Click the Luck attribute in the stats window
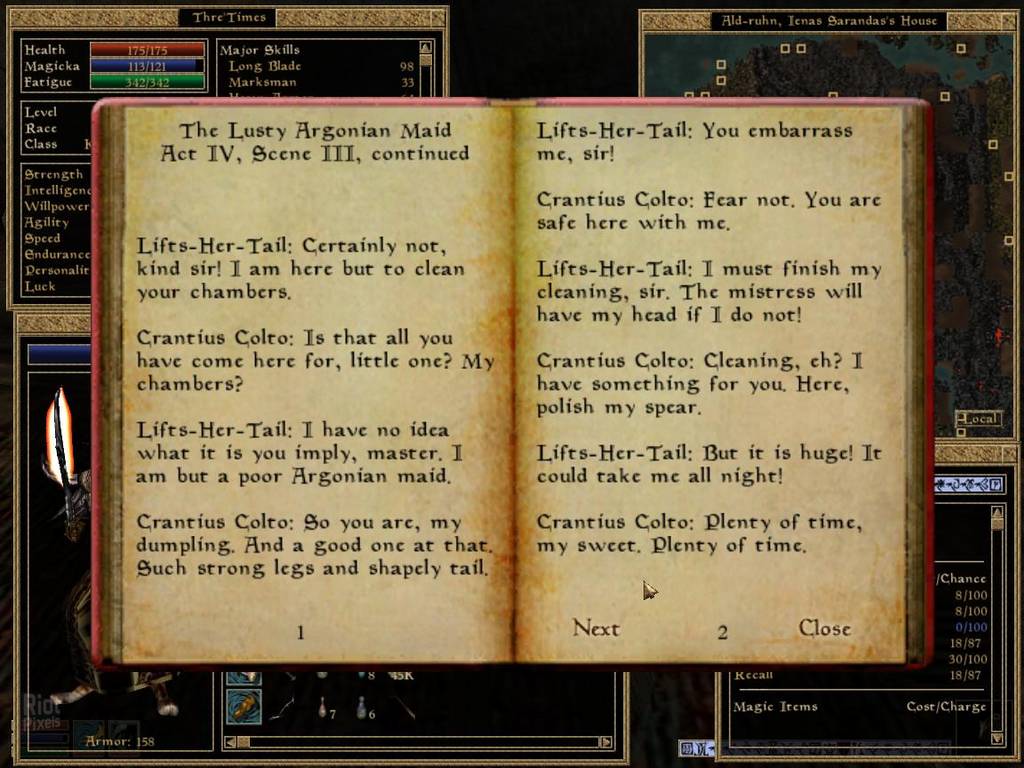 [x=41, y=286]
